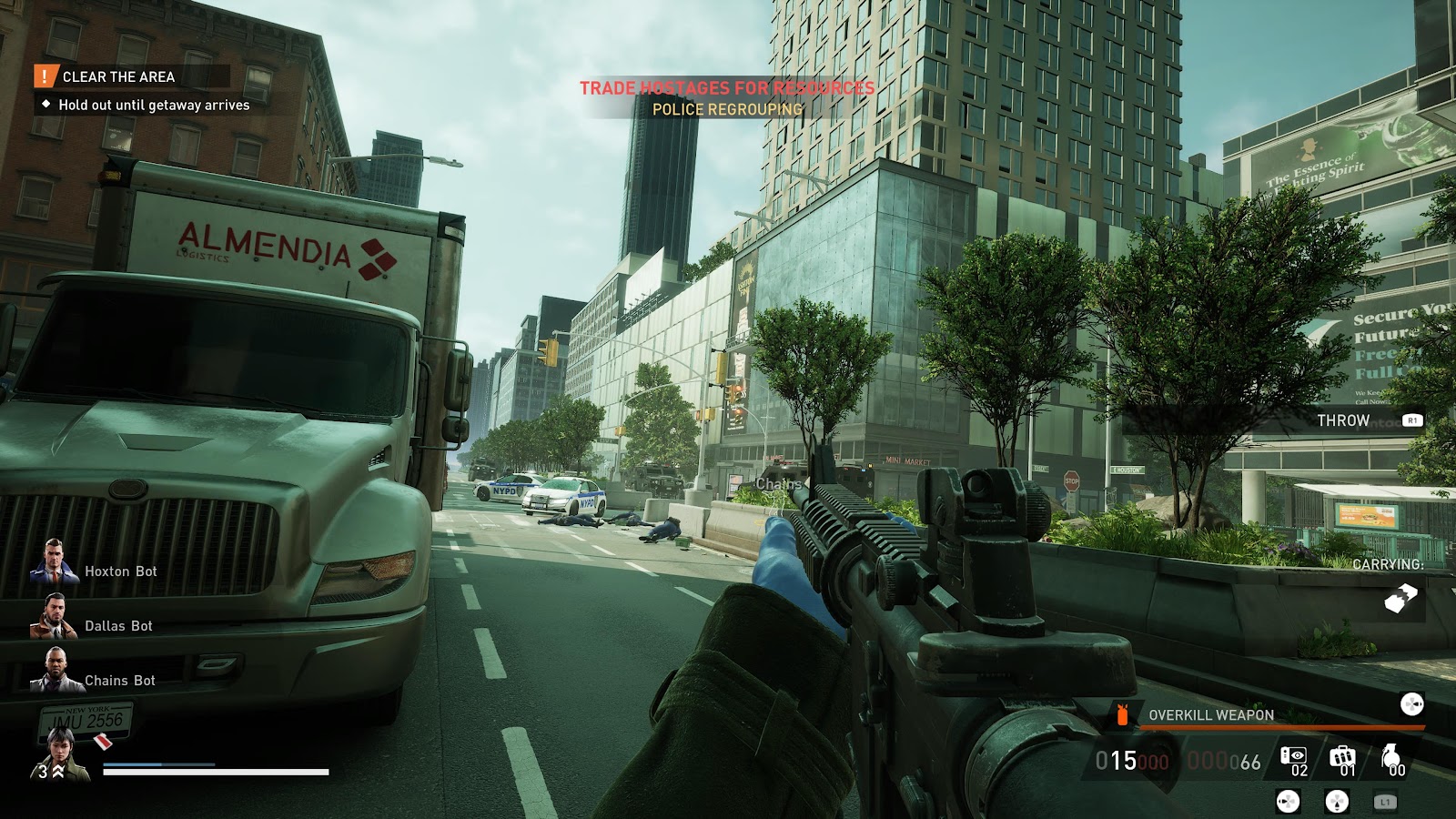
Task: Select Dallas Bot in the crew list
Action: point(118,626)
